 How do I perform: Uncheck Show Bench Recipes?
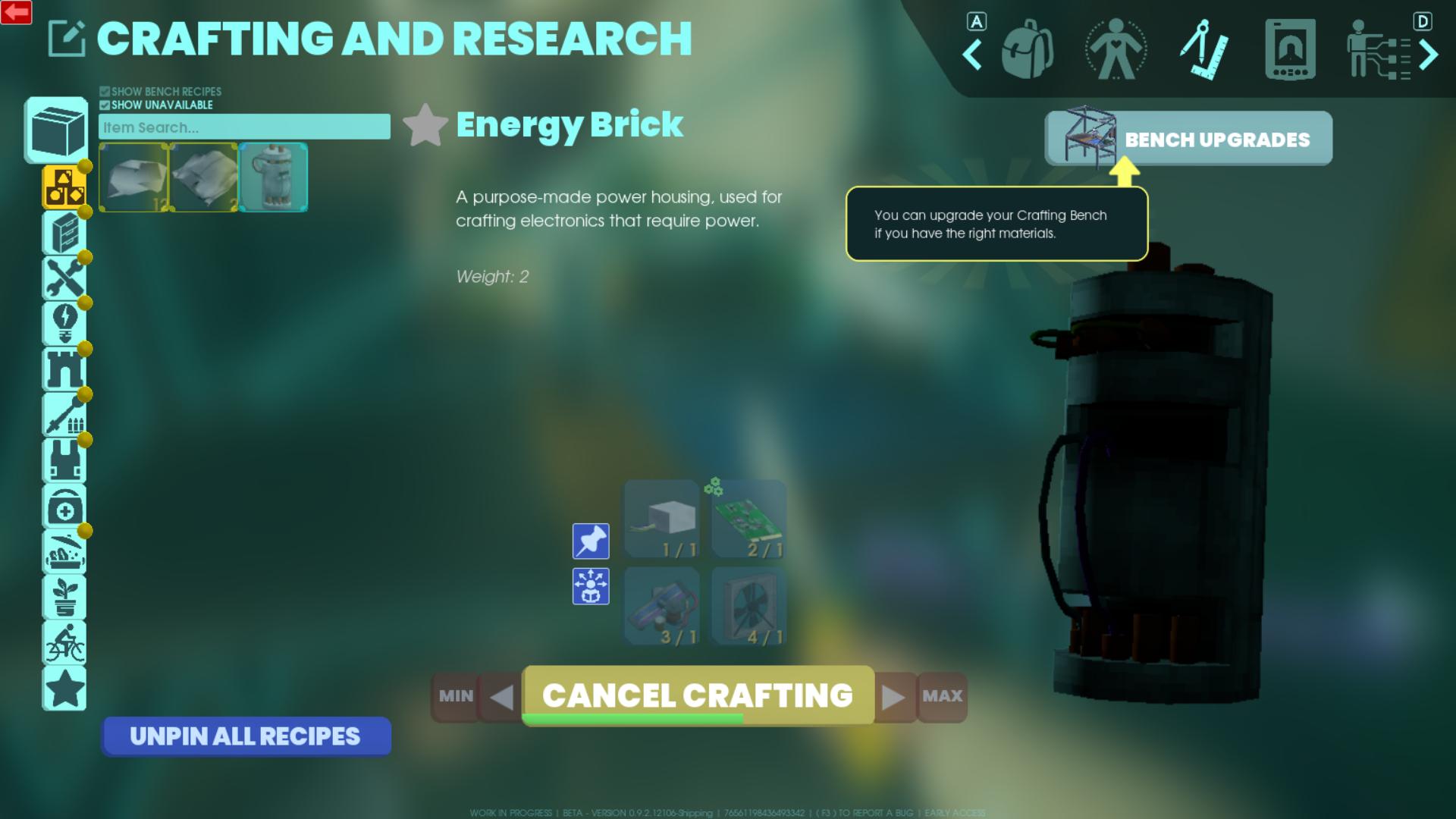point(104,90)
